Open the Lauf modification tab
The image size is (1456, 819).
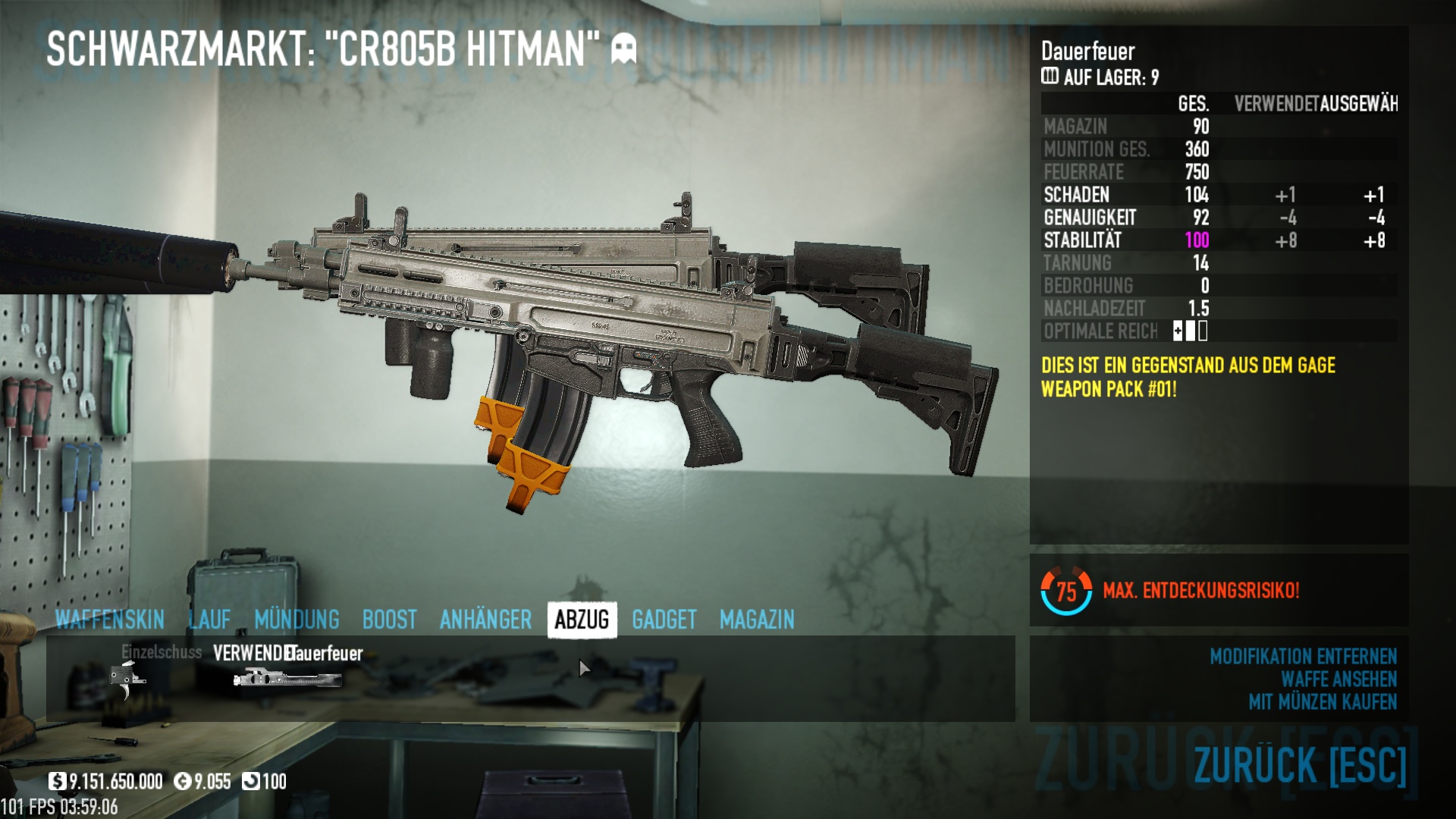click(209, 620)
